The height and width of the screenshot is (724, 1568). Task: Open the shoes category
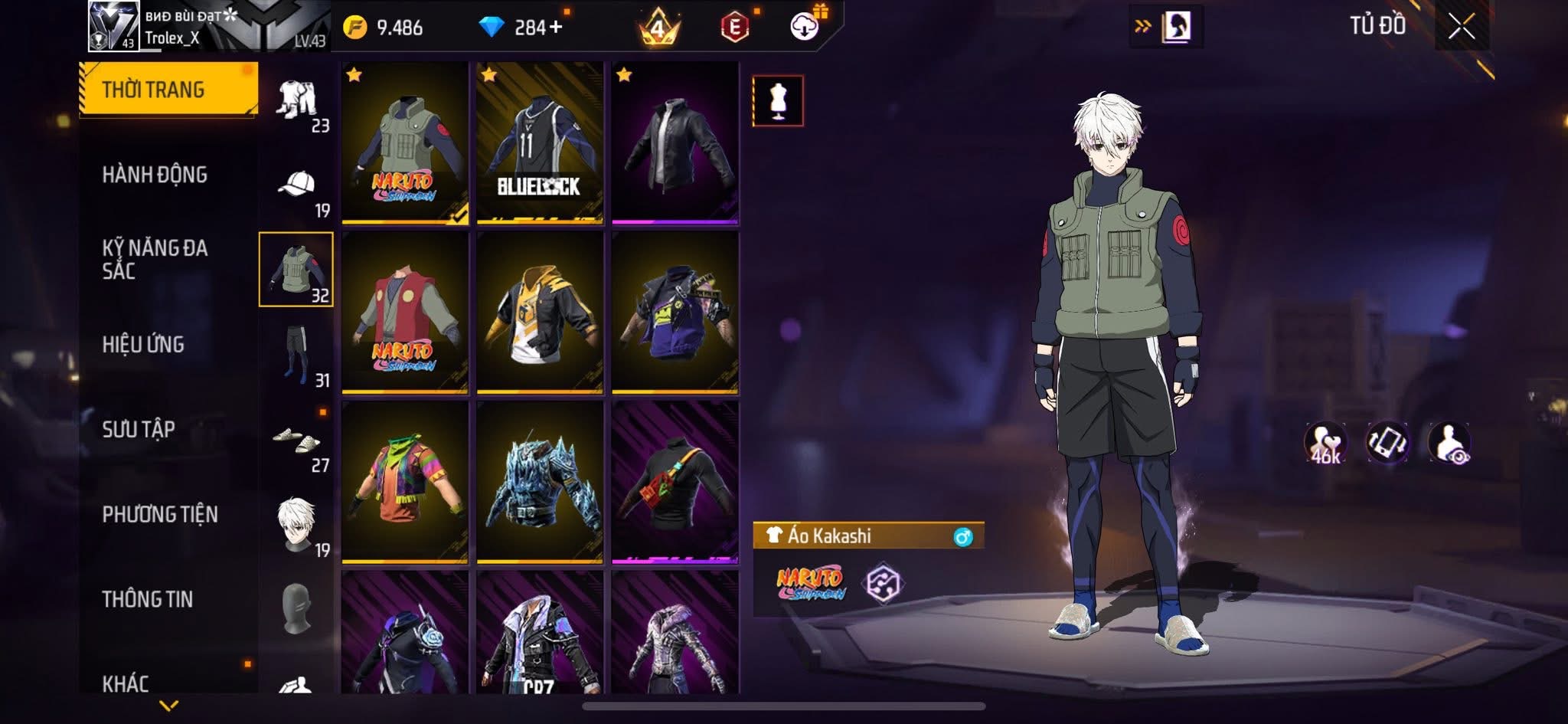(x=296, y=440)
